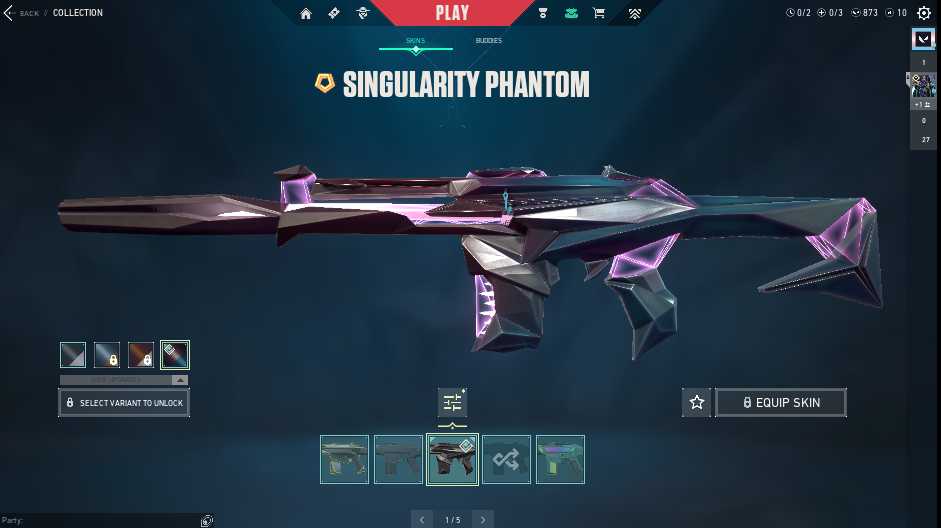Pick the locked red variant swatch

point(141,355)
